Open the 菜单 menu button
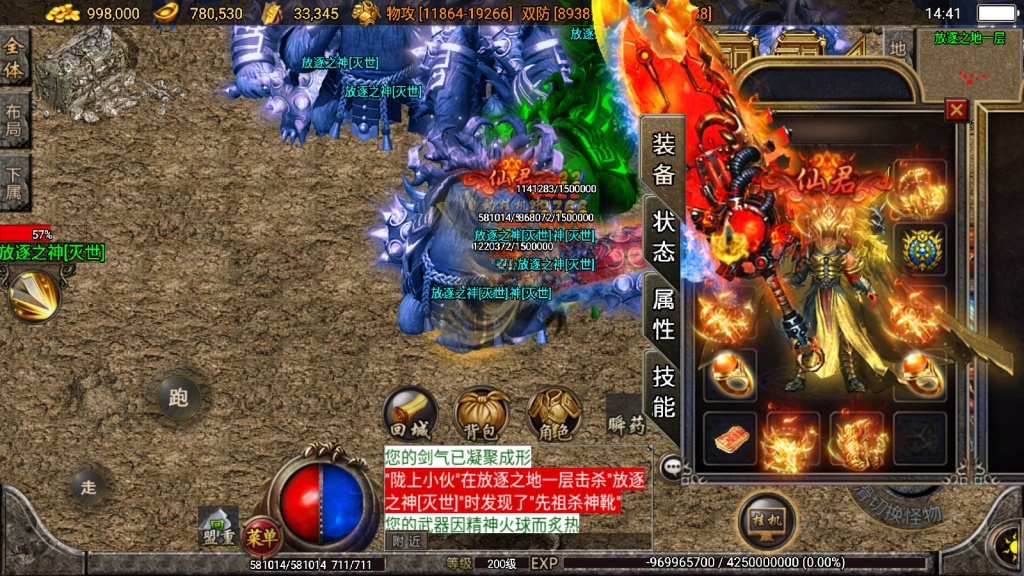Viewport: 1024px width, 576px height. (x=262, y=535)
